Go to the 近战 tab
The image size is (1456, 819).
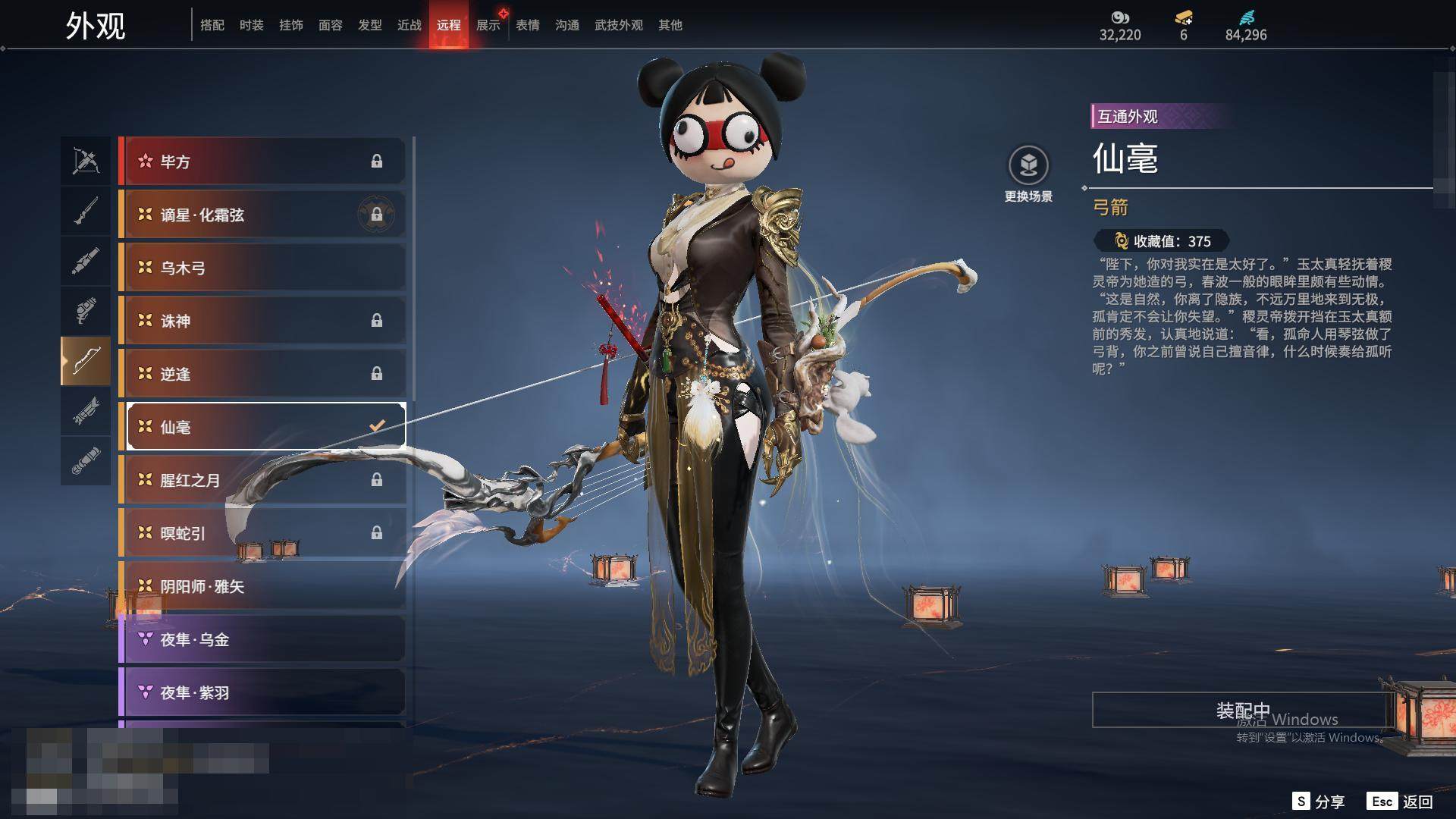point(409,25)
